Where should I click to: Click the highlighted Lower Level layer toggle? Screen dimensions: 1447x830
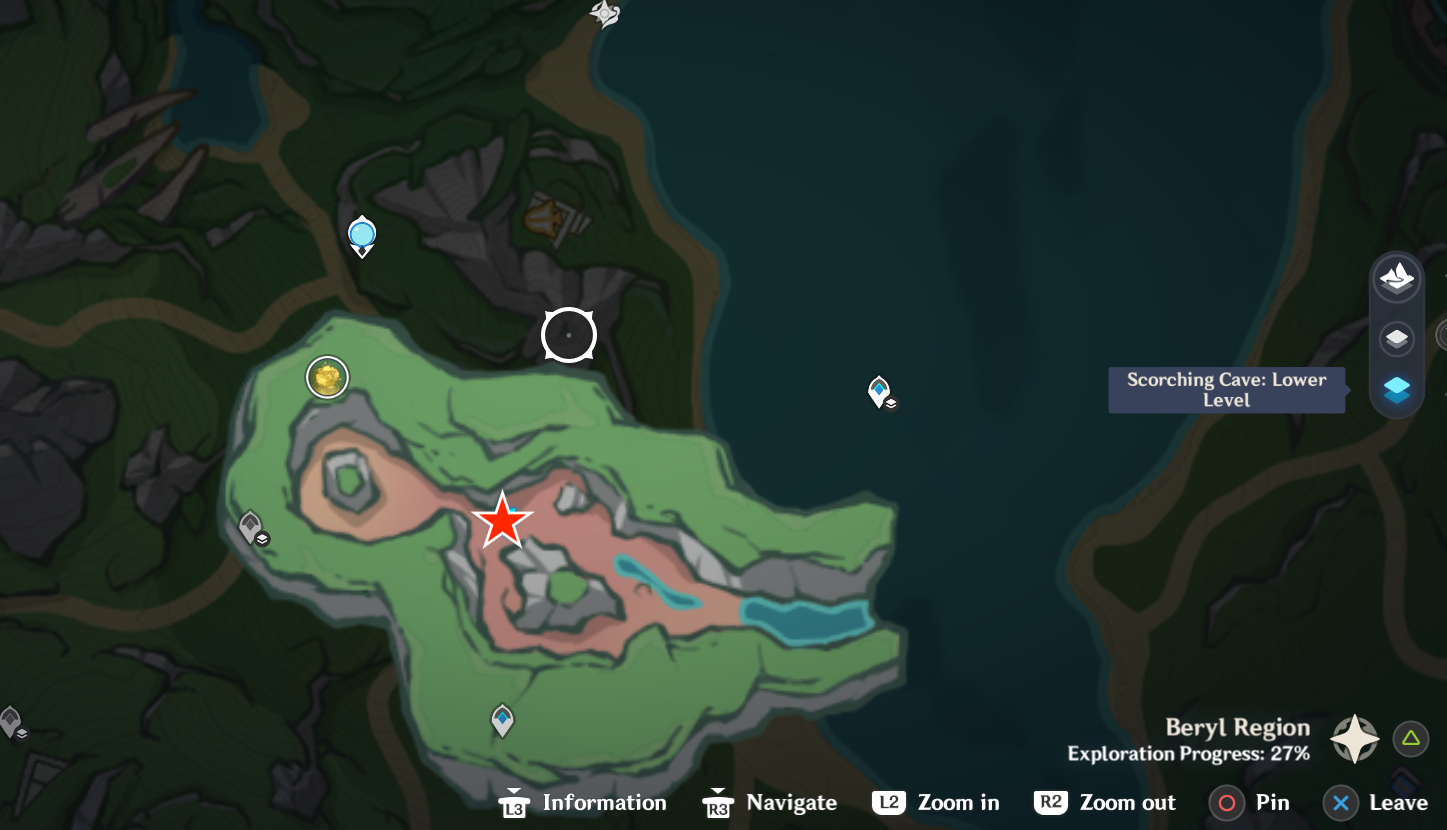click(1396, 390)
